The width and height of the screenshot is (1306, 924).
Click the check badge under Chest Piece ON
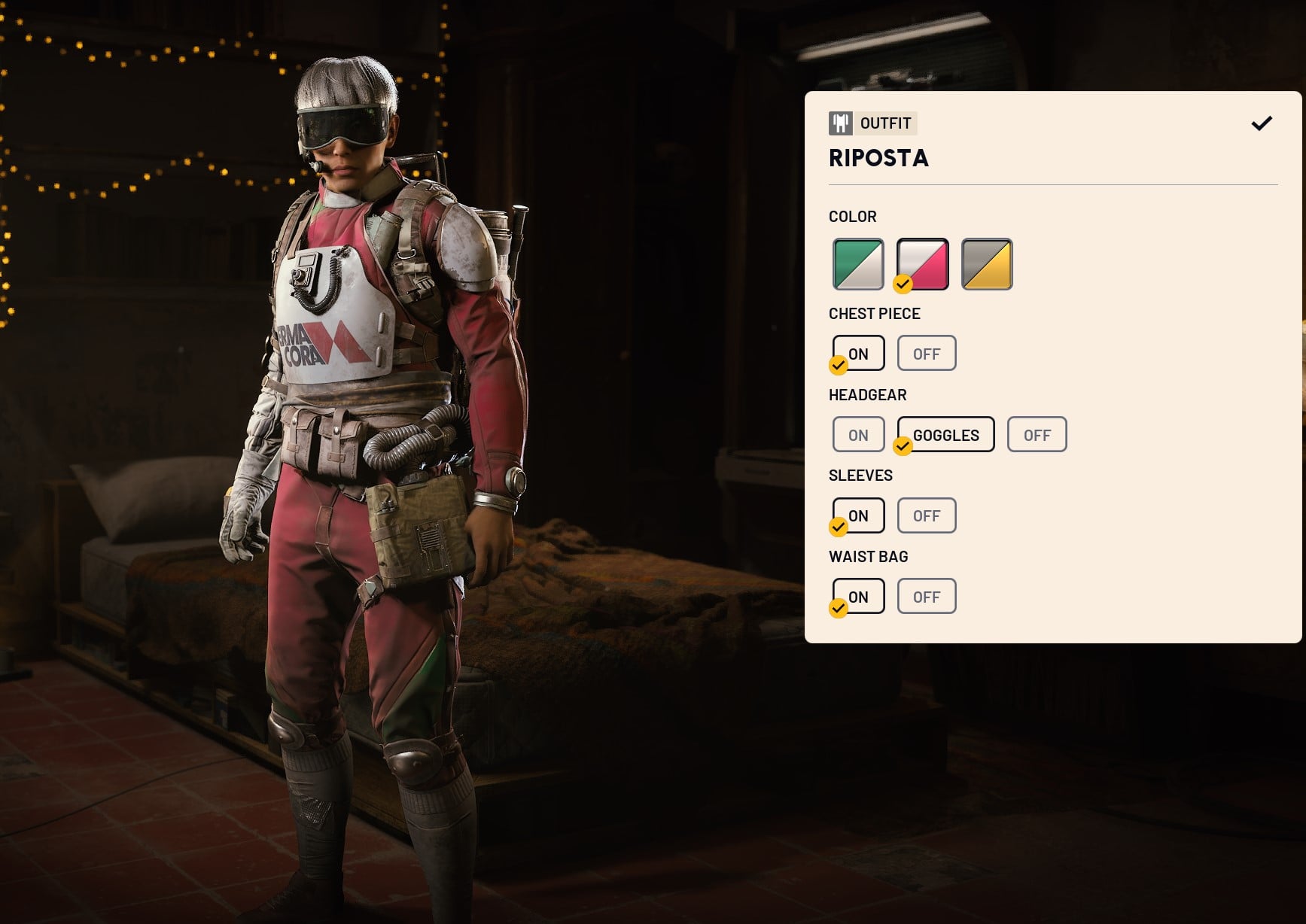(837, 366)
